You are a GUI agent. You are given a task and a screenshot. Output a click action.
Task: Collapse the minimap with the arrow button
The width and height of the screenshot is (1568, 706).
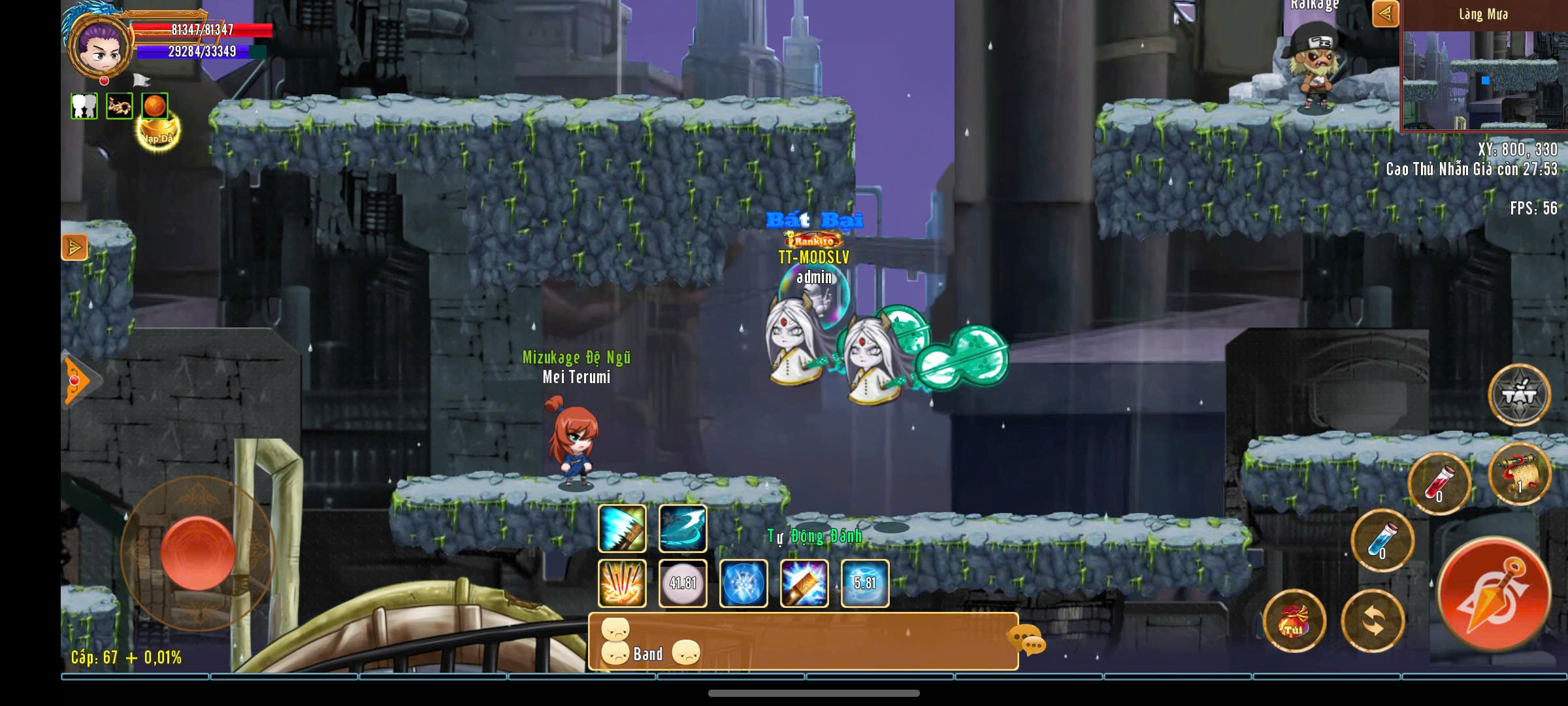tap(1385, 14)
